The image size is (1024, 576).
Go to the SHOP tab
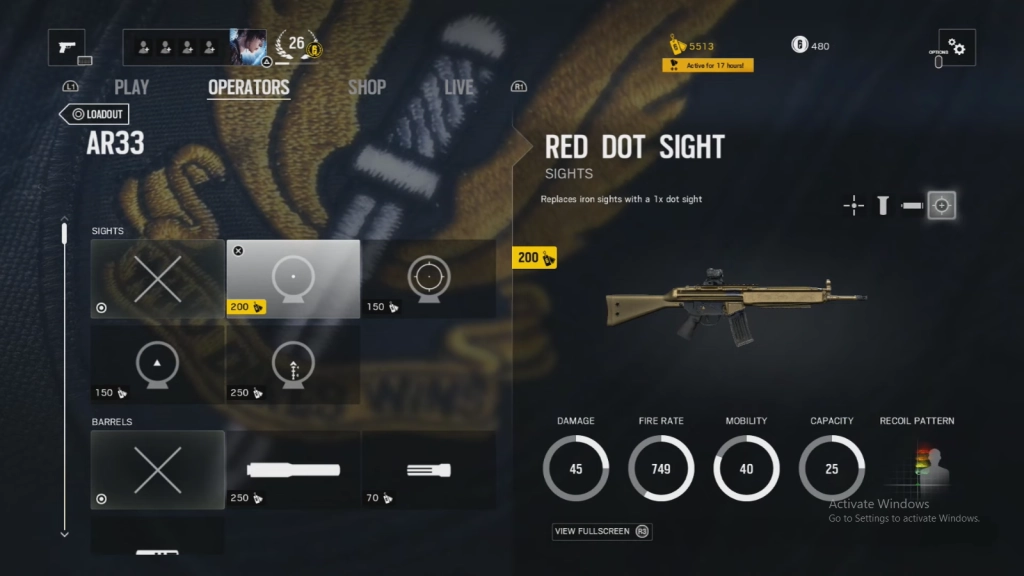366,88
